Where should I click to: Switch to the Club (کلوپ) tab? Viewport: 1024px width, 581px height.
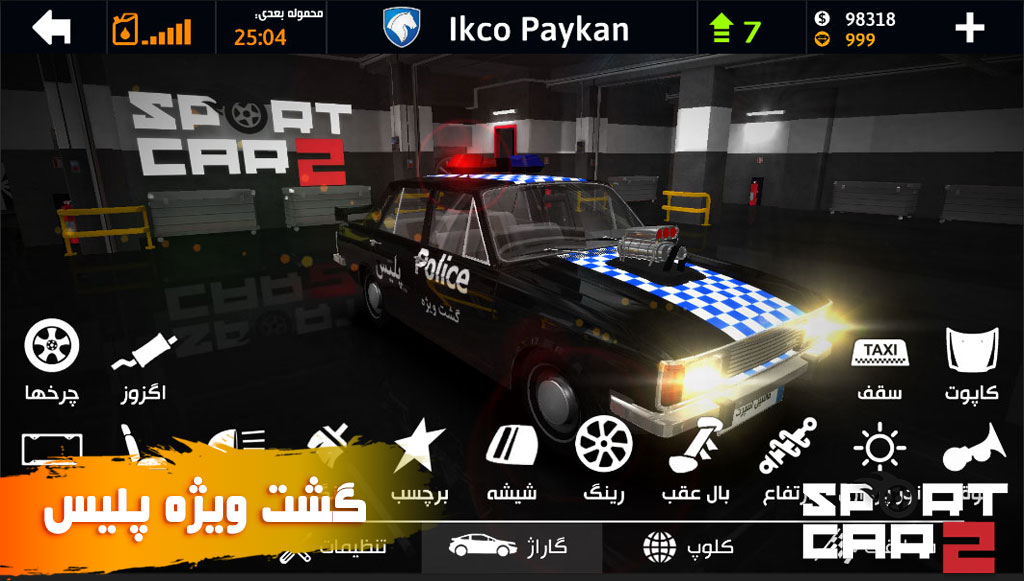tap(690, 547)
